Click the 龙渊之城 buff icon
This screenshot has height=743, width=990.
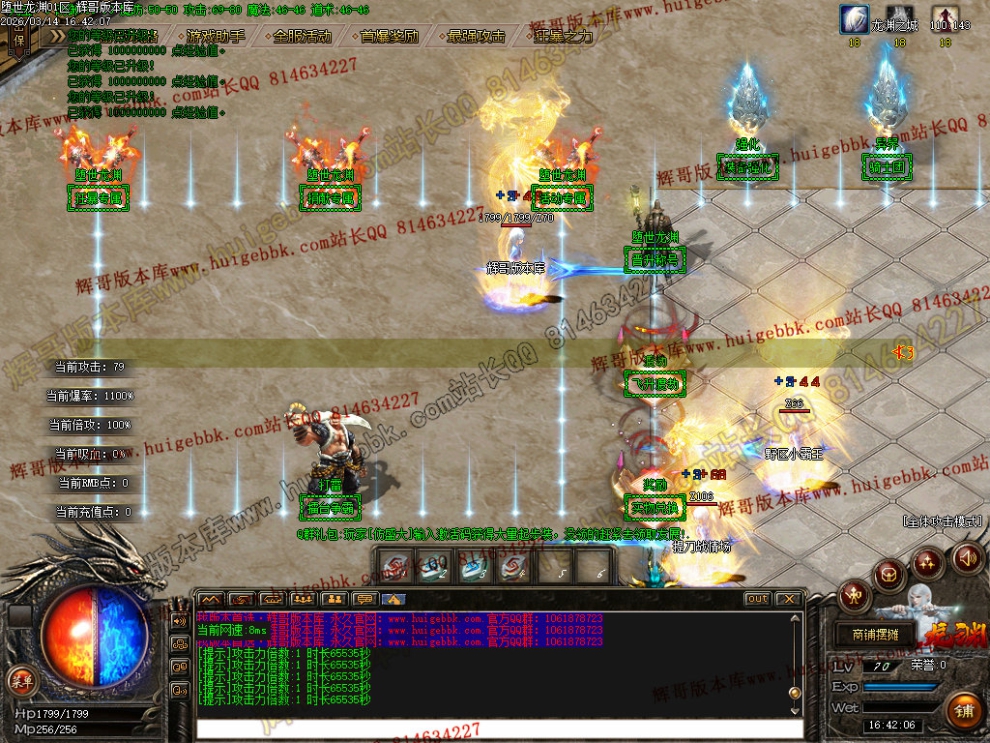point(900,20)
